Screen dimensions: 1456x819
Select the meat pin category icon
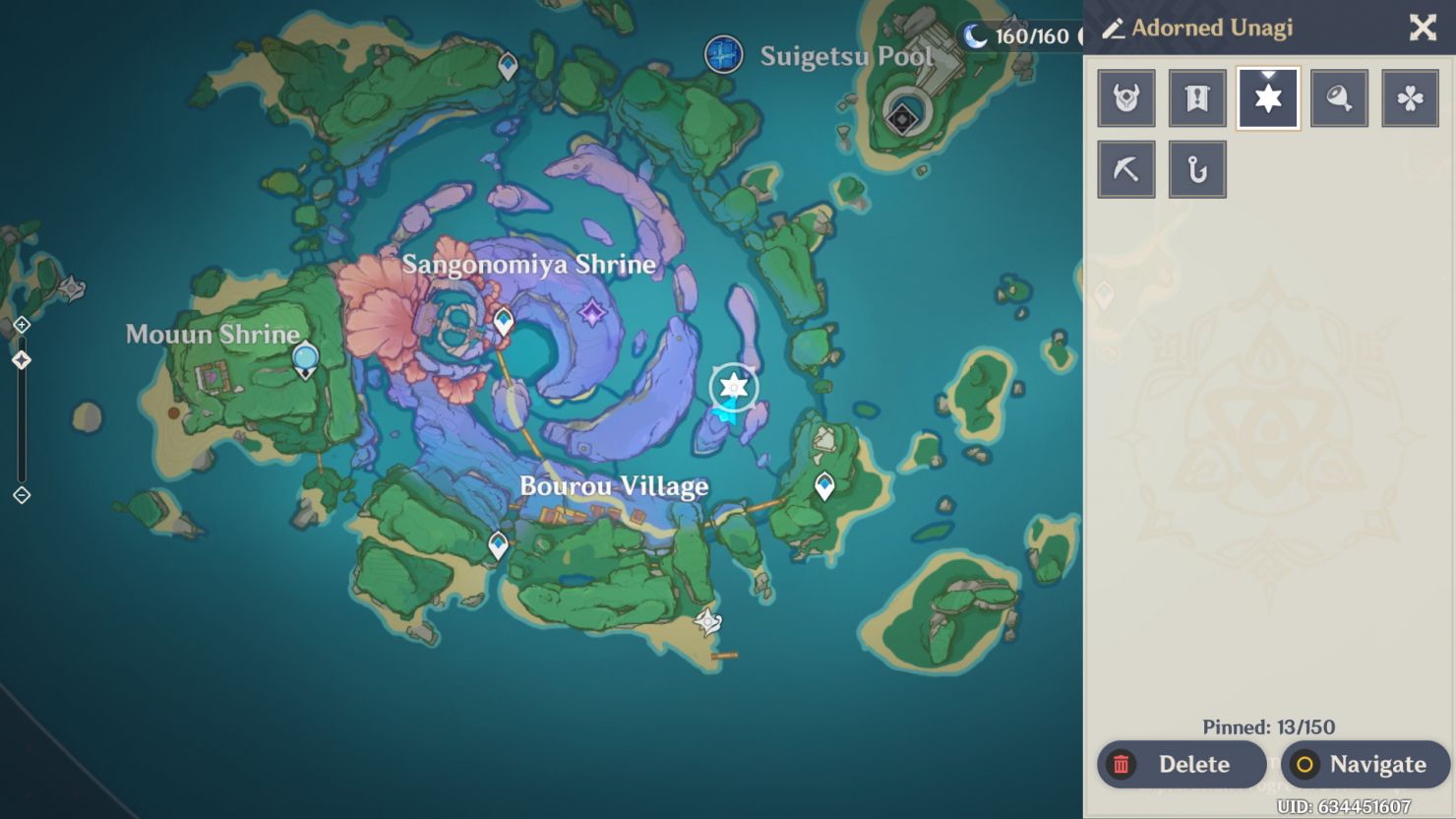tap(1339, 97)
